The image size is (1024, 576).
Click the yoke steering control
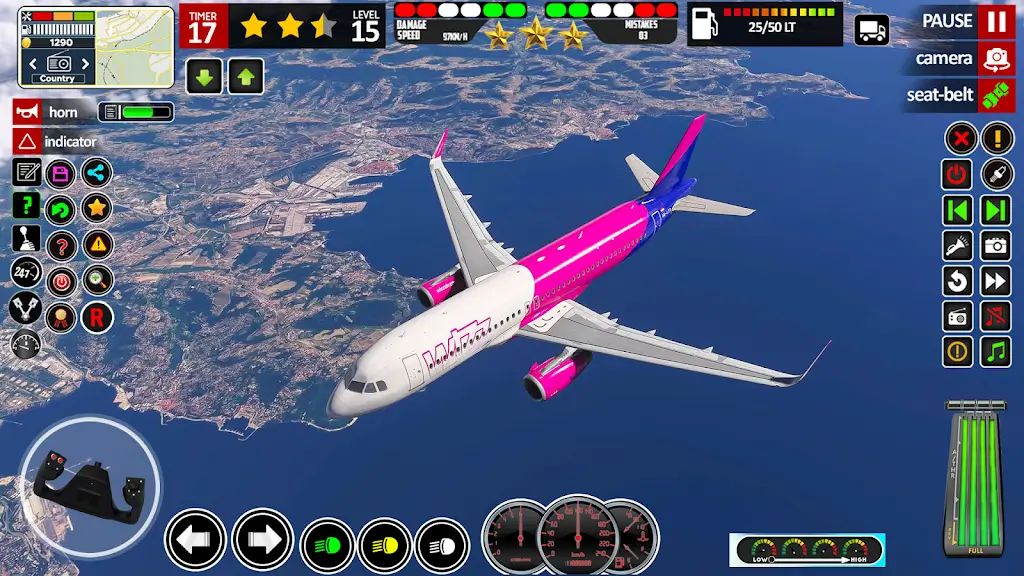click(90, 484)
